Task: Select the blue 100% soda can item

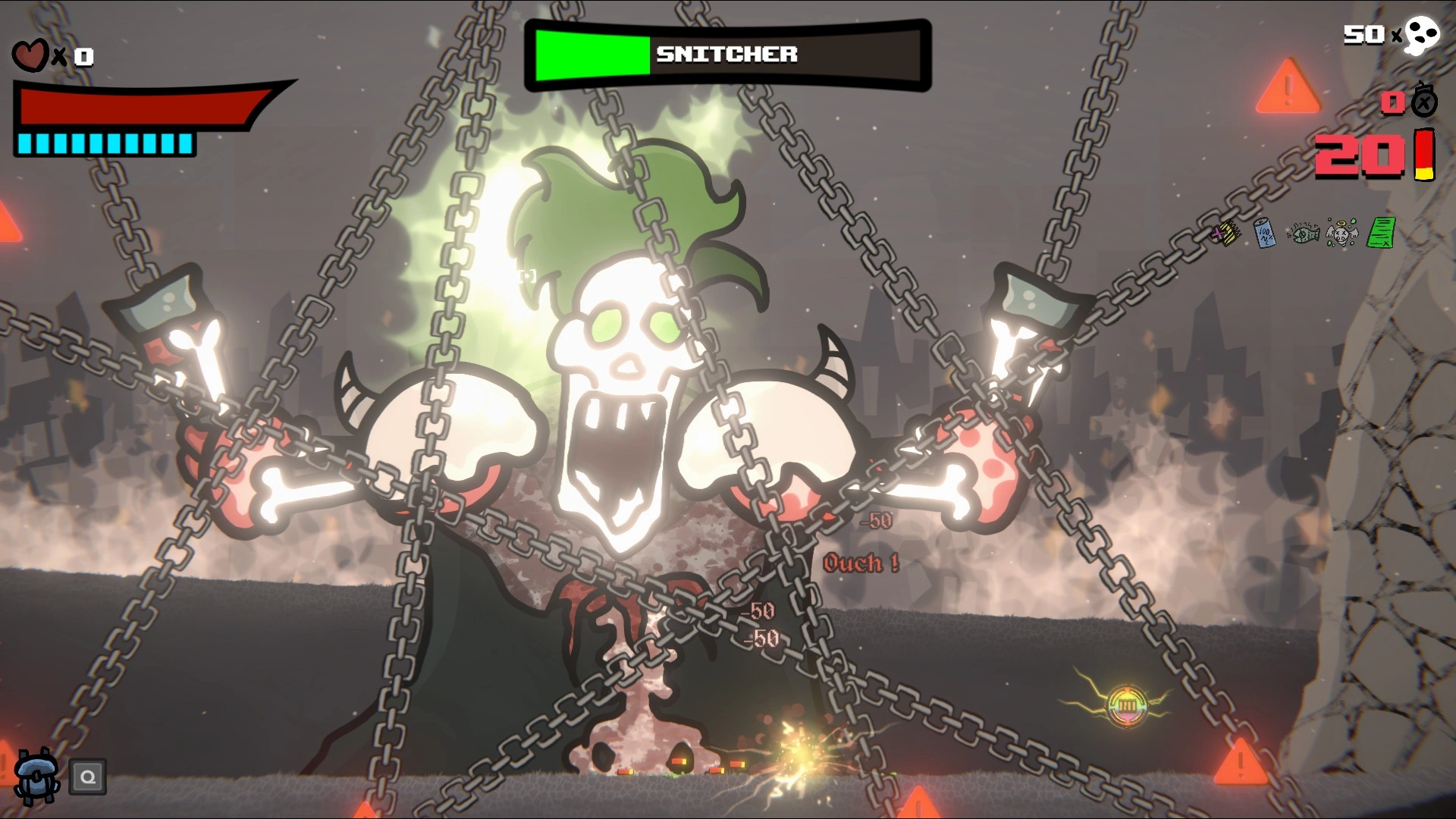Action: (1264, 233)
